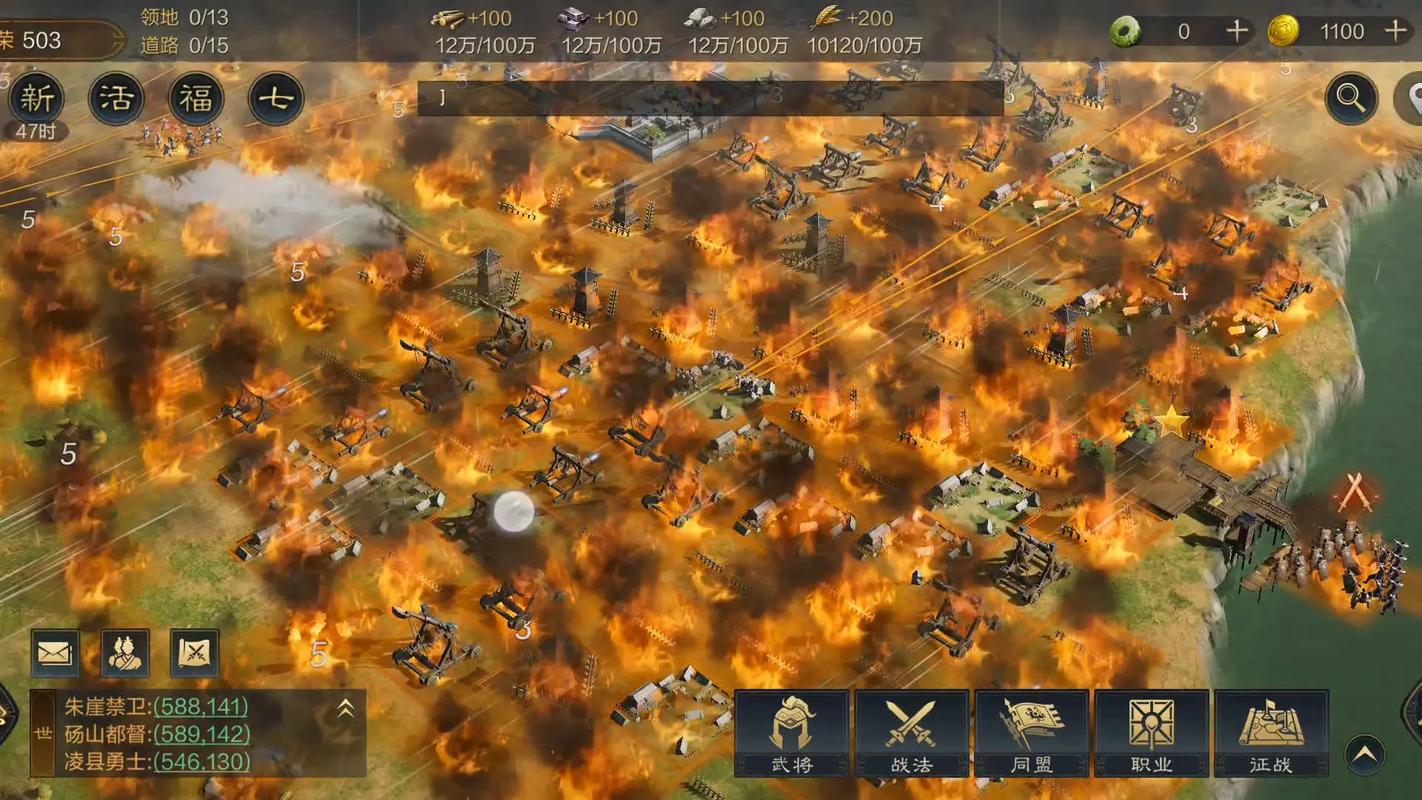Image resolution: width=1422 pixels, height=800 pixels.
Task: Add gold coins with the plus button
Action: [x=1396, y=31]
